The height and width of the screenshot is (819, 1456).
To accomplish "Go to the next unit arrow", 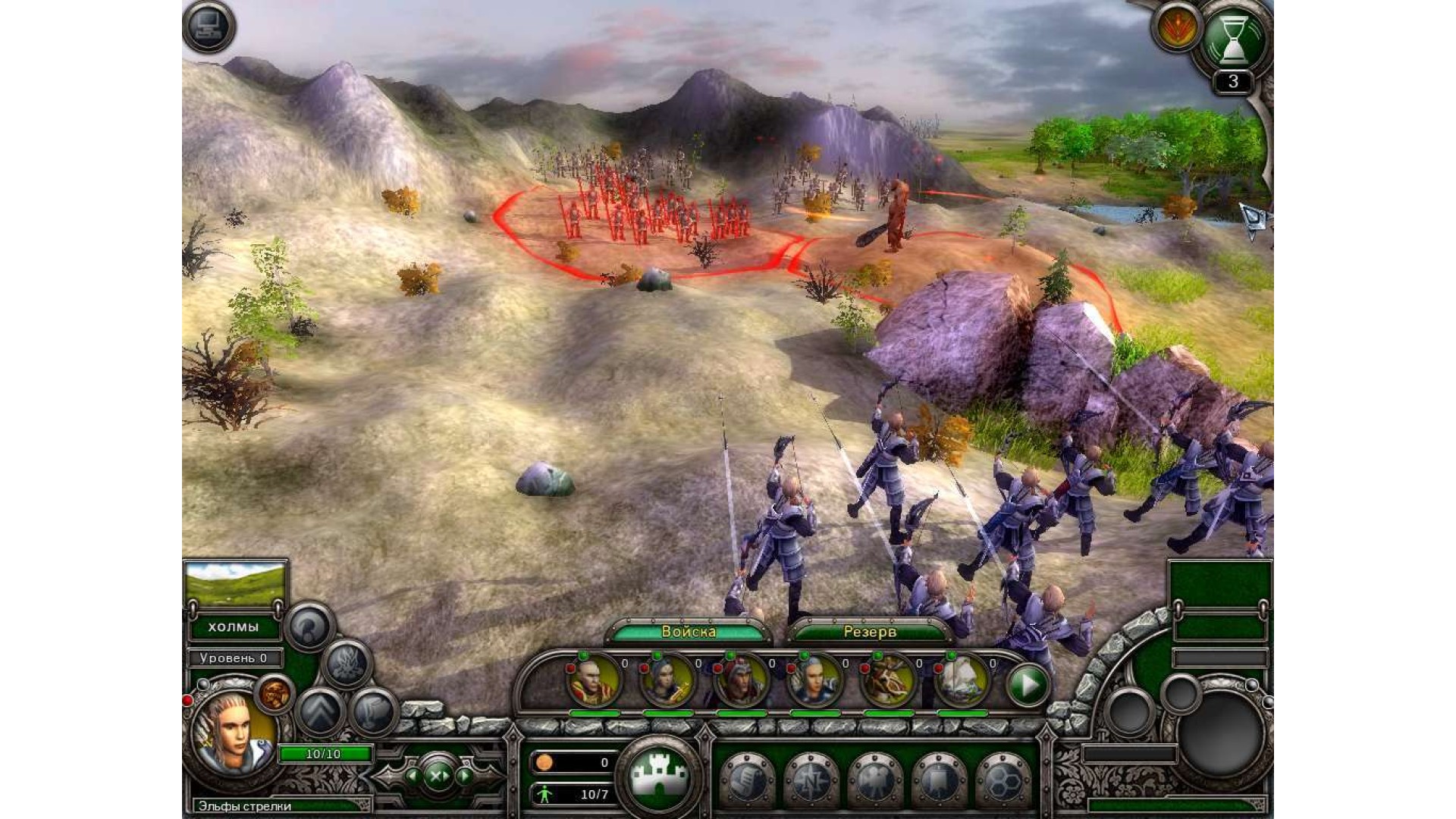I will [x=464, y=776].
